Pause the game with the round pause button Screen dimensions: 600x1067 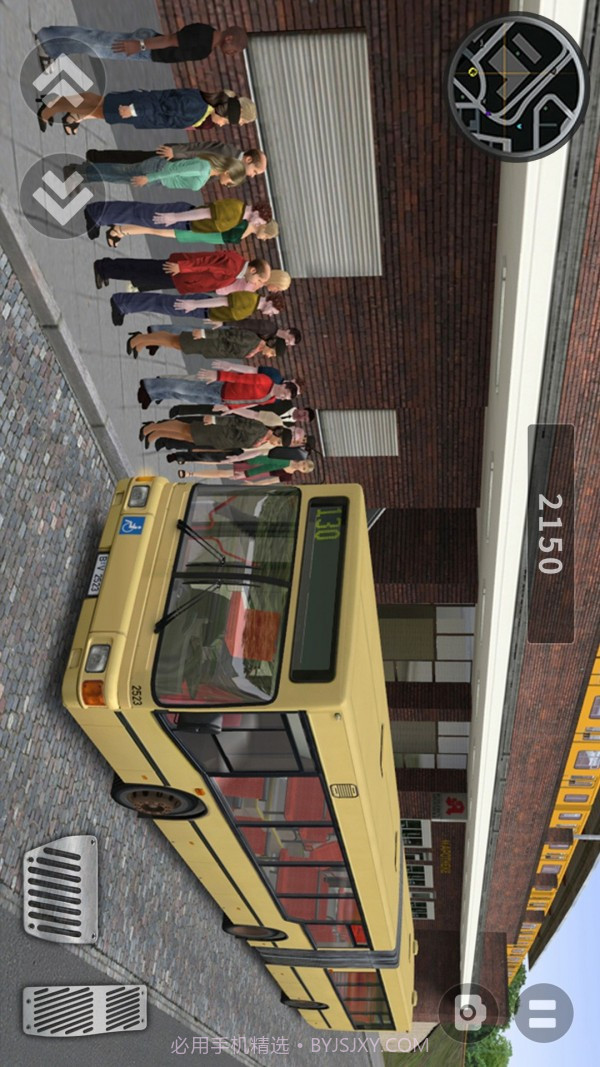coord(543,1012)
